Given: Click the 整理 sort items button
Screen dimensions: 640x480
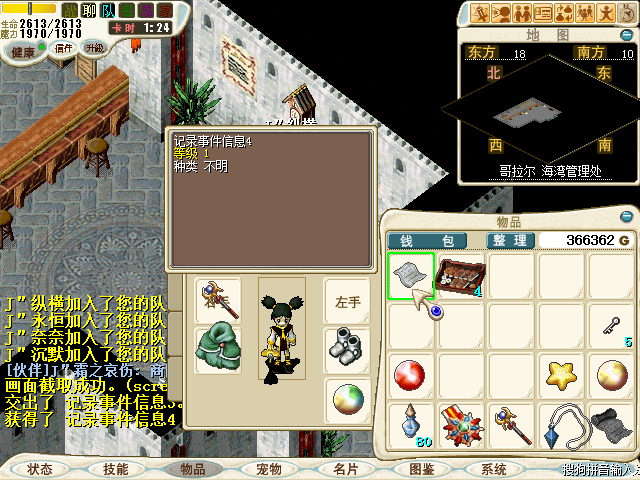Looking at the screenshot, I should pyautogui.click(x=508, y=240).
